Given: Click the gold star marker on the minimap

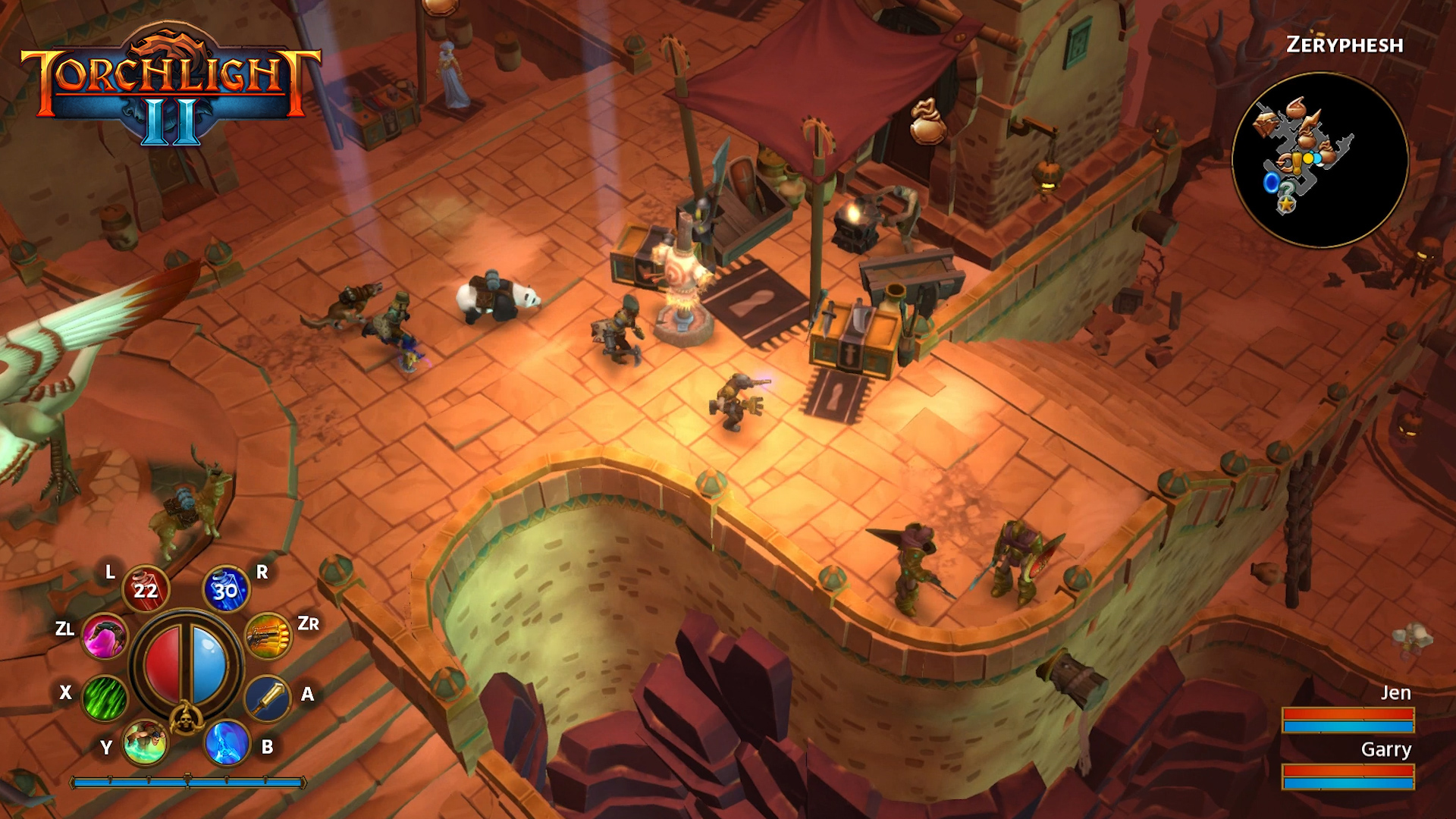Looking at the screenshot, I should point(1286,204).
